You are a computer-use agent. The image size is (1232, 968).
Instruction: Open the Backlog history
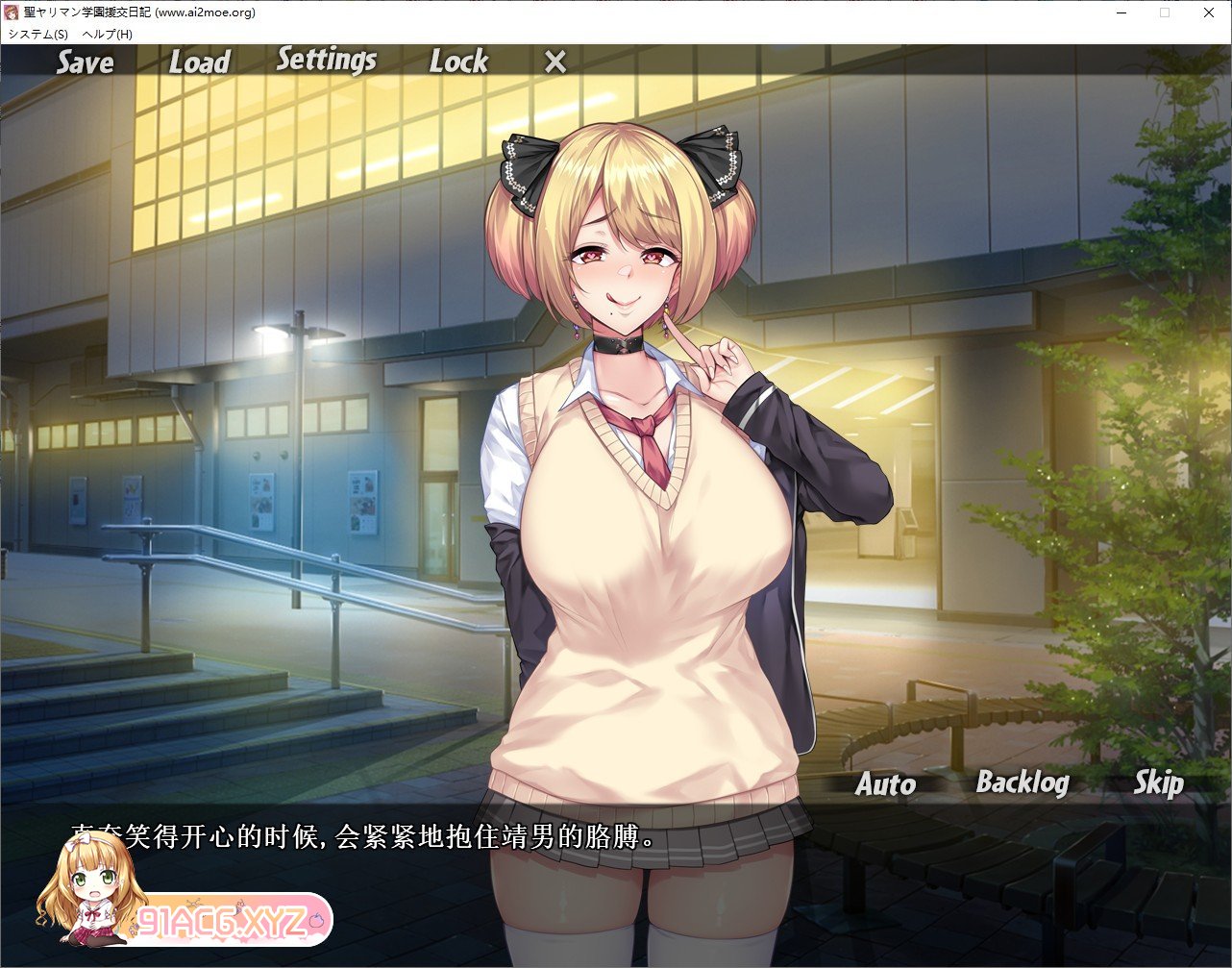point(1022,782)
